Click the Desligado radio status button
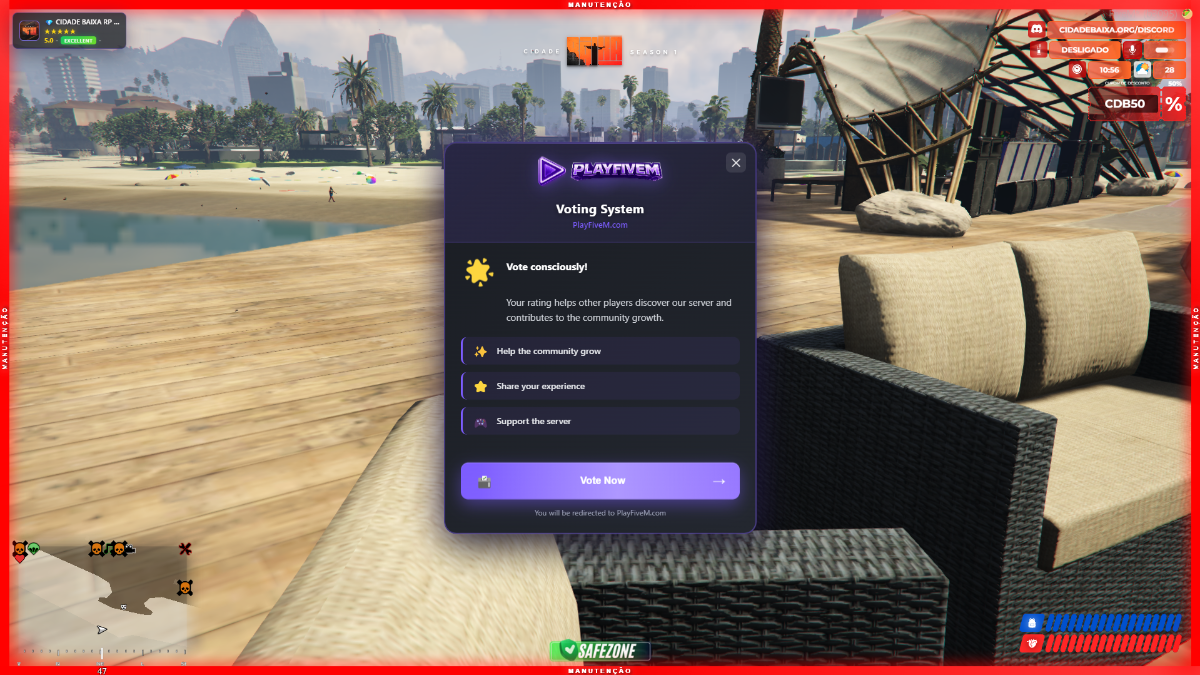 tap(1084, 49)
